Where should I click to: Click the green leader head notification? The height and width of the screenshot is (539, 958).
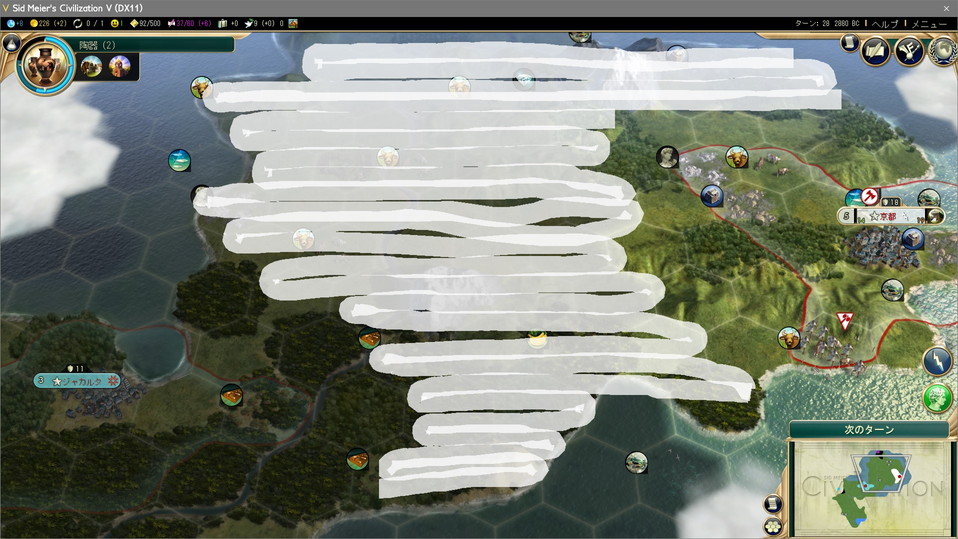pos(937,397)
